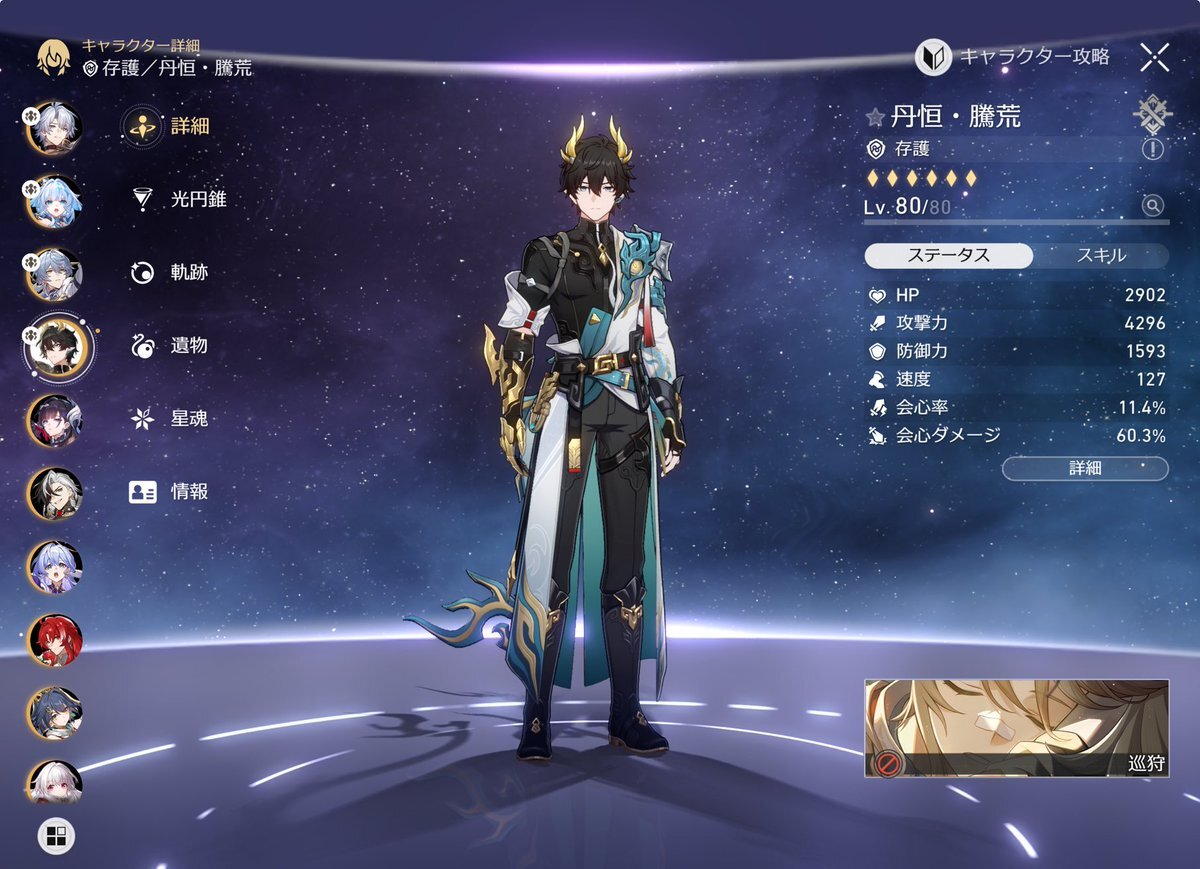Open the 巡狩 light cone thumbnail

click(x=1016, y=728)
